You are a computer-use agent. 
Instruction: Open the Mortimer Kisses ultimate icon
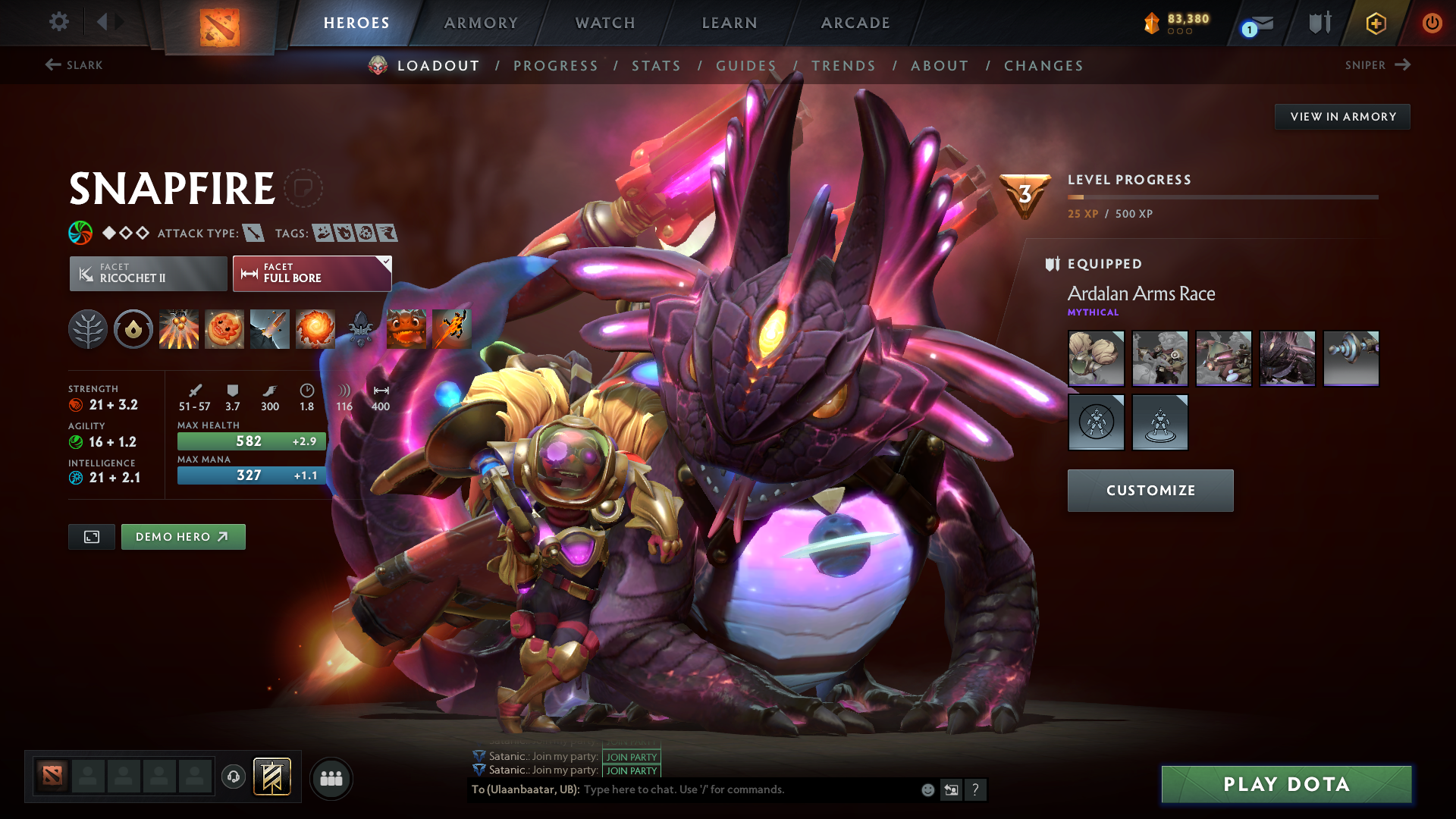[x=315, y=328]
